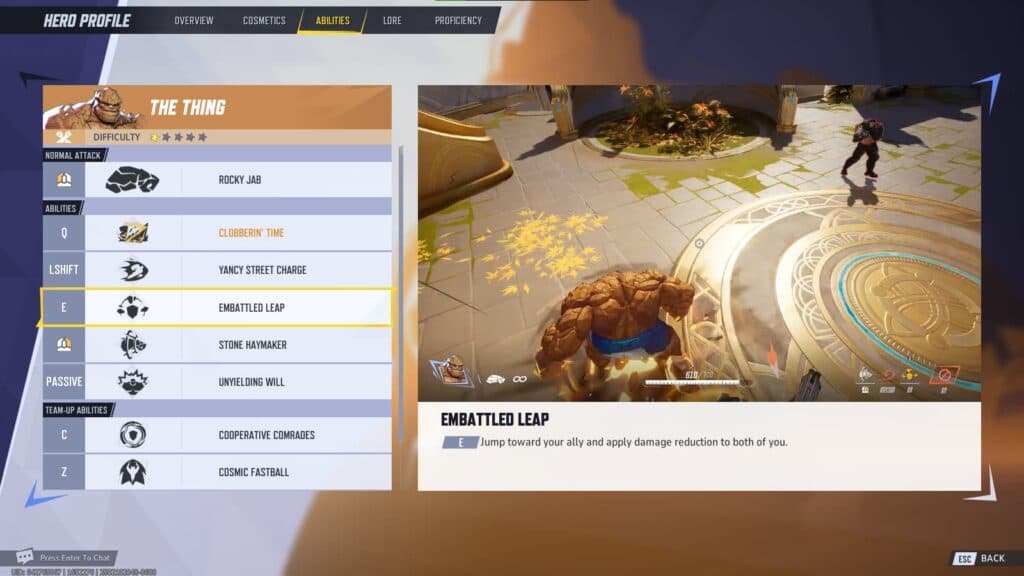
Task: Switch to the Overview tab
Action: [x=194, y=20]
